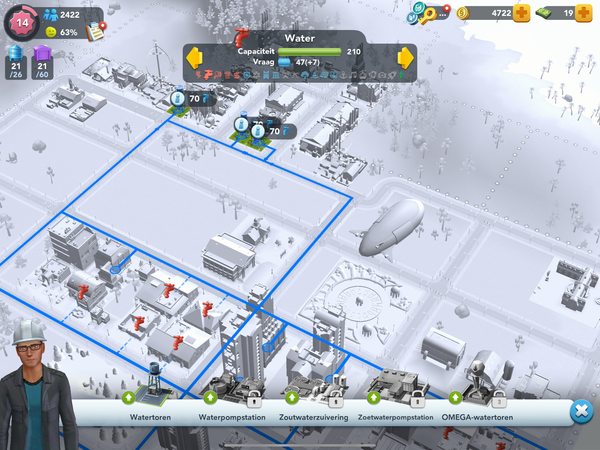Image resolution: width=600 pixels, height=450 pixels.
Task: Select the locked OMEGA-watertoren
Action: [479, 387]
